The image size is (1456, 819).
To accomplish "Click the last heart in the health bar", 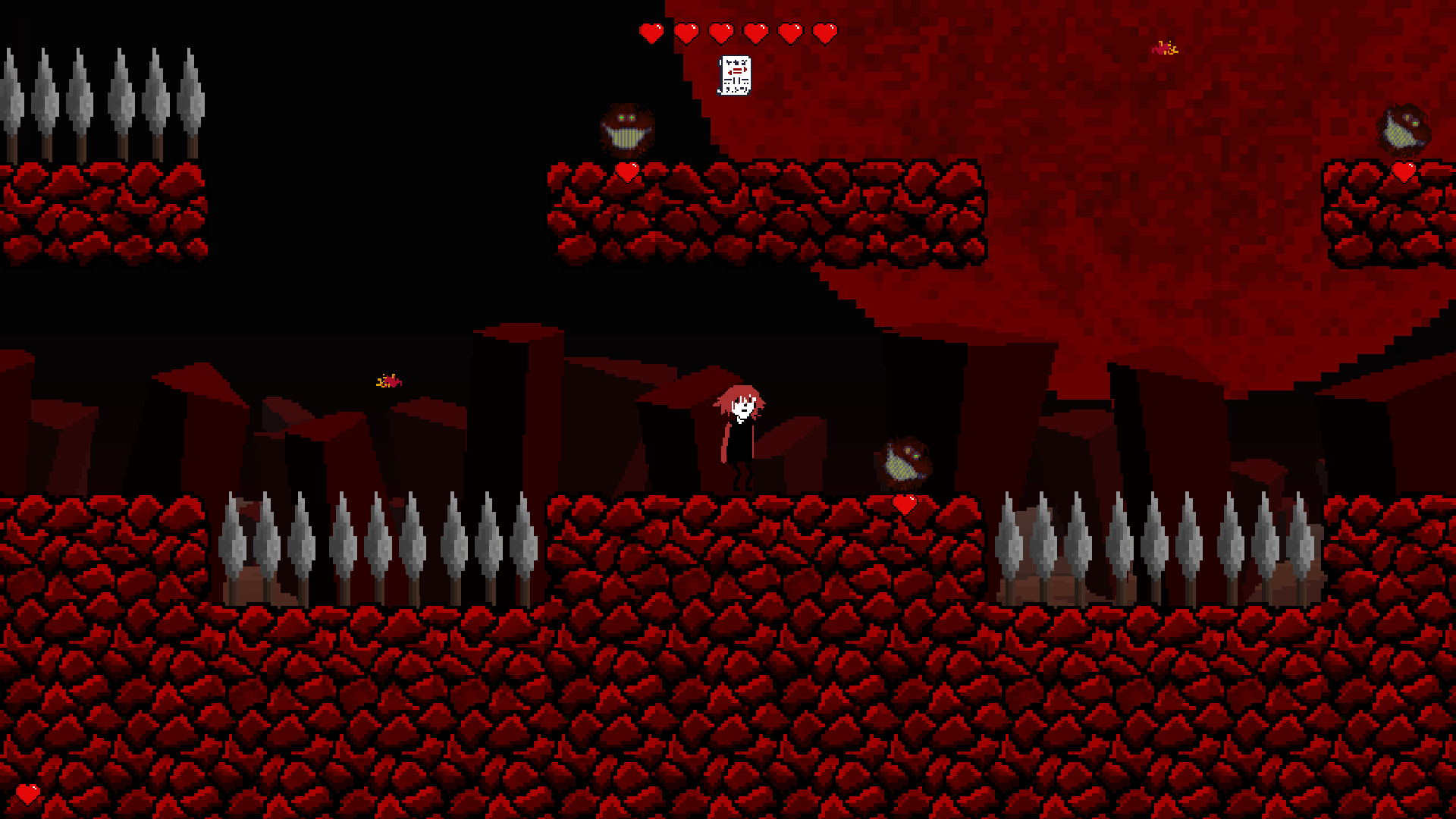I will 824,32.
